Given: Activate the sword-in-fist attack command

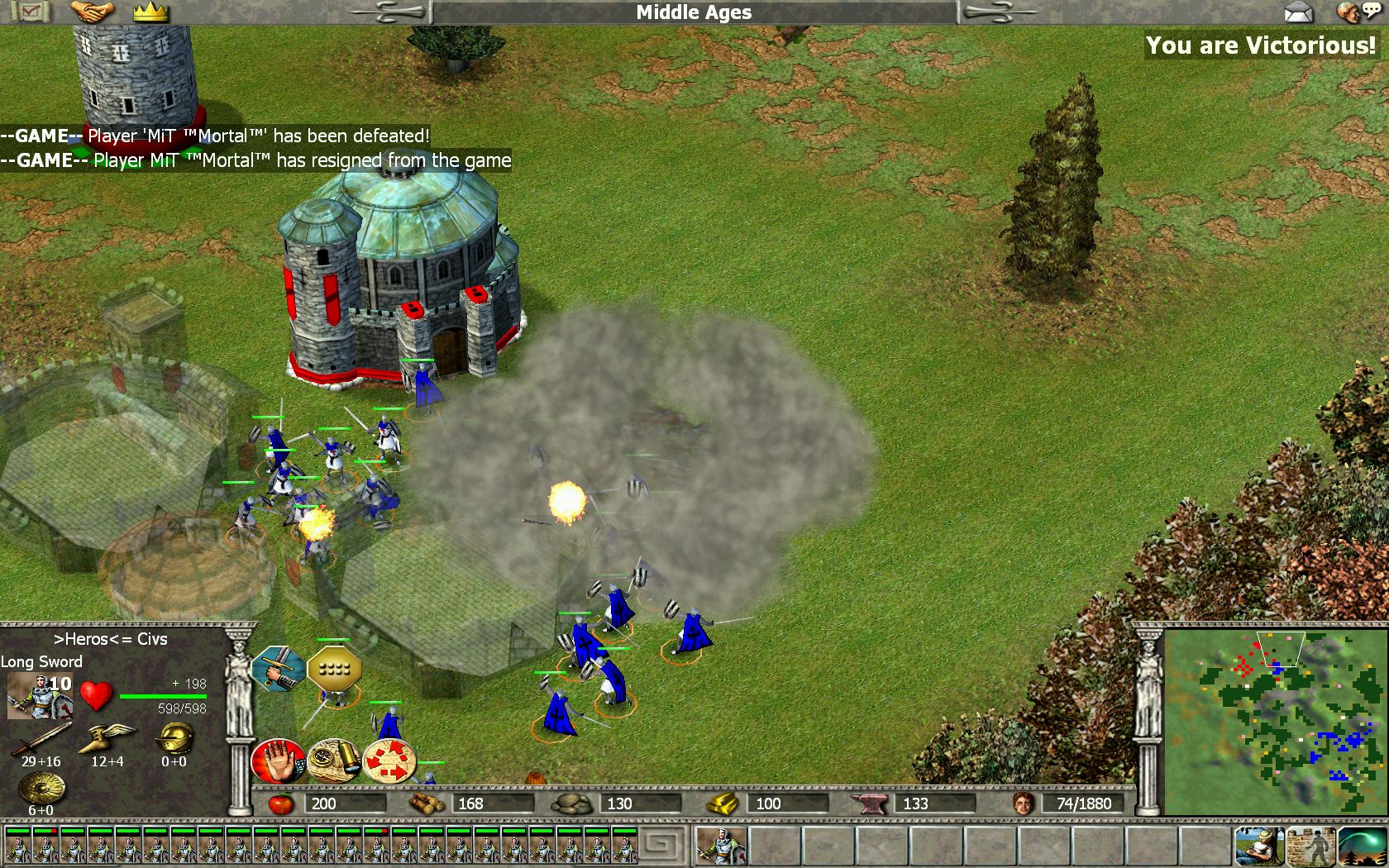Looking at the screenshot, I should [x=278, y=669].
